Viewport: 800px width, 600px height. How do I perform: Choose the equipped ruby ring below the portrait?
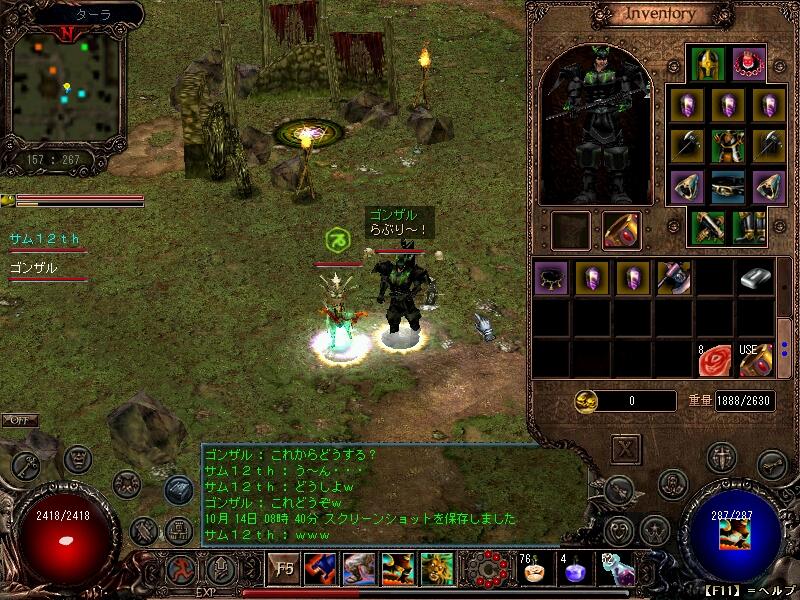click(x=621, y=230)
